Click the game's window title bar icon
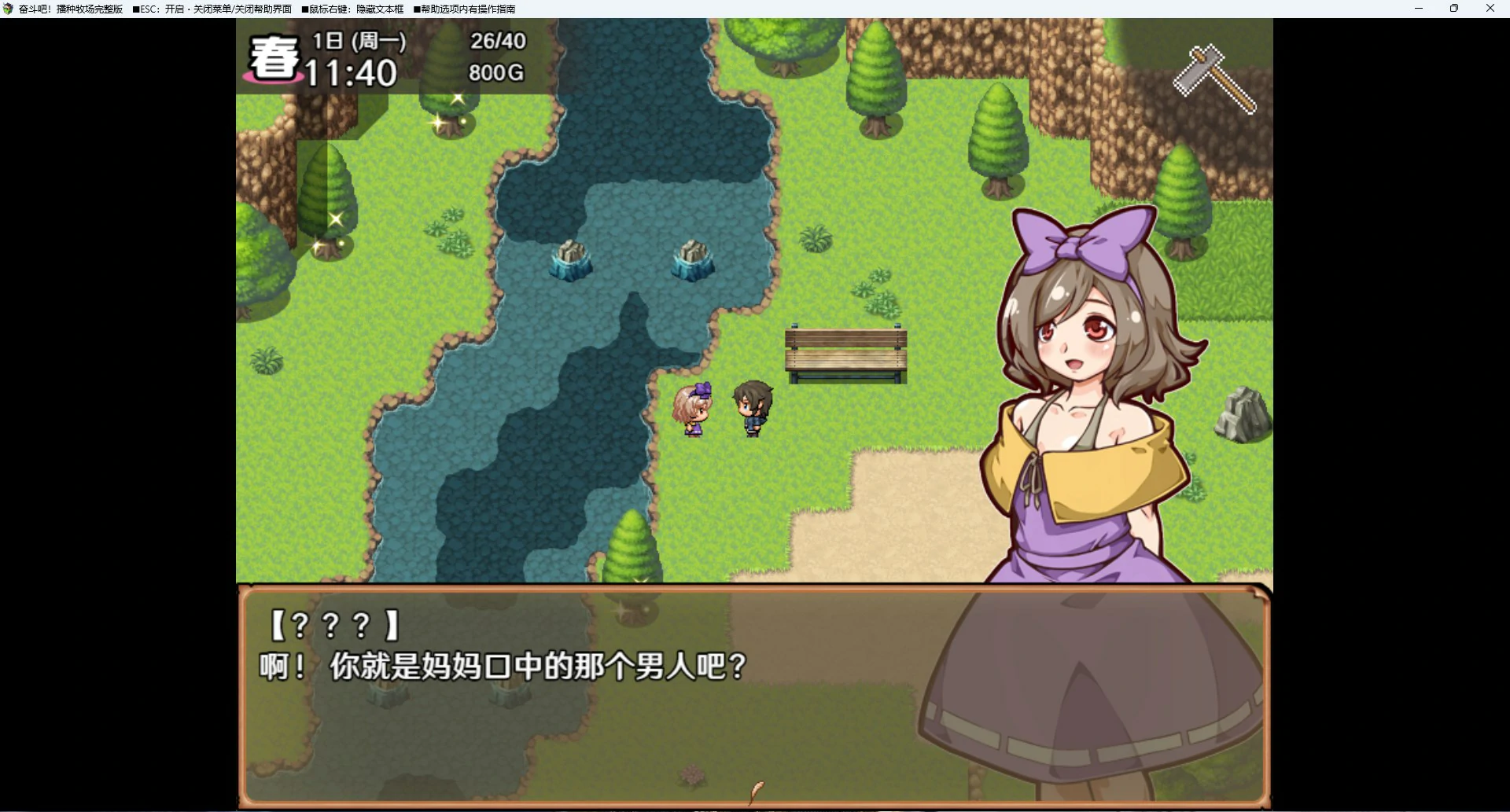Viewport: 1510px width, 812px height. point(9,9)
